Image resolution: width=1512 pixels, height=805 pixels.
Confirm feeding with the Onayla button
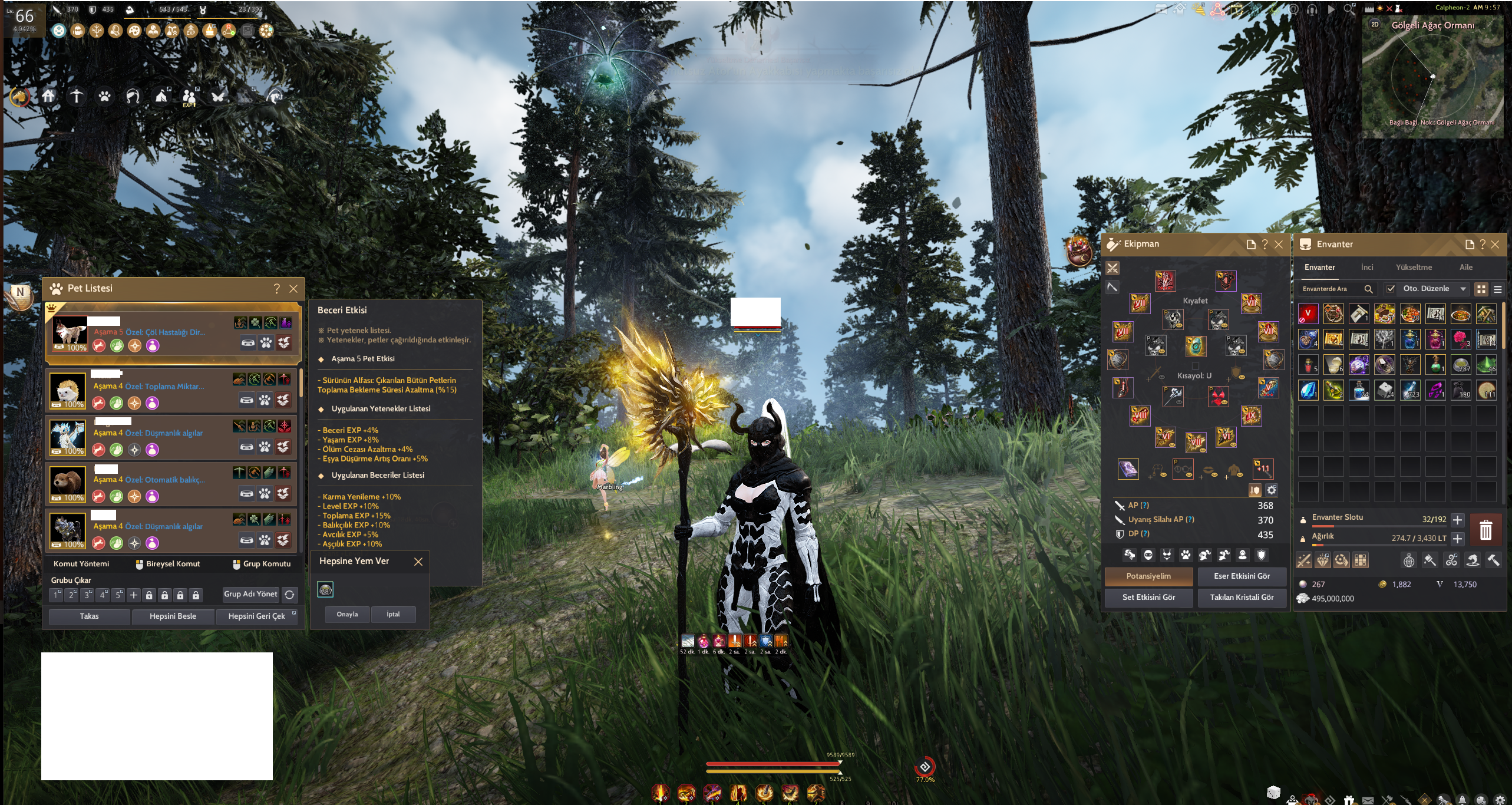click(x=347, y=615)
